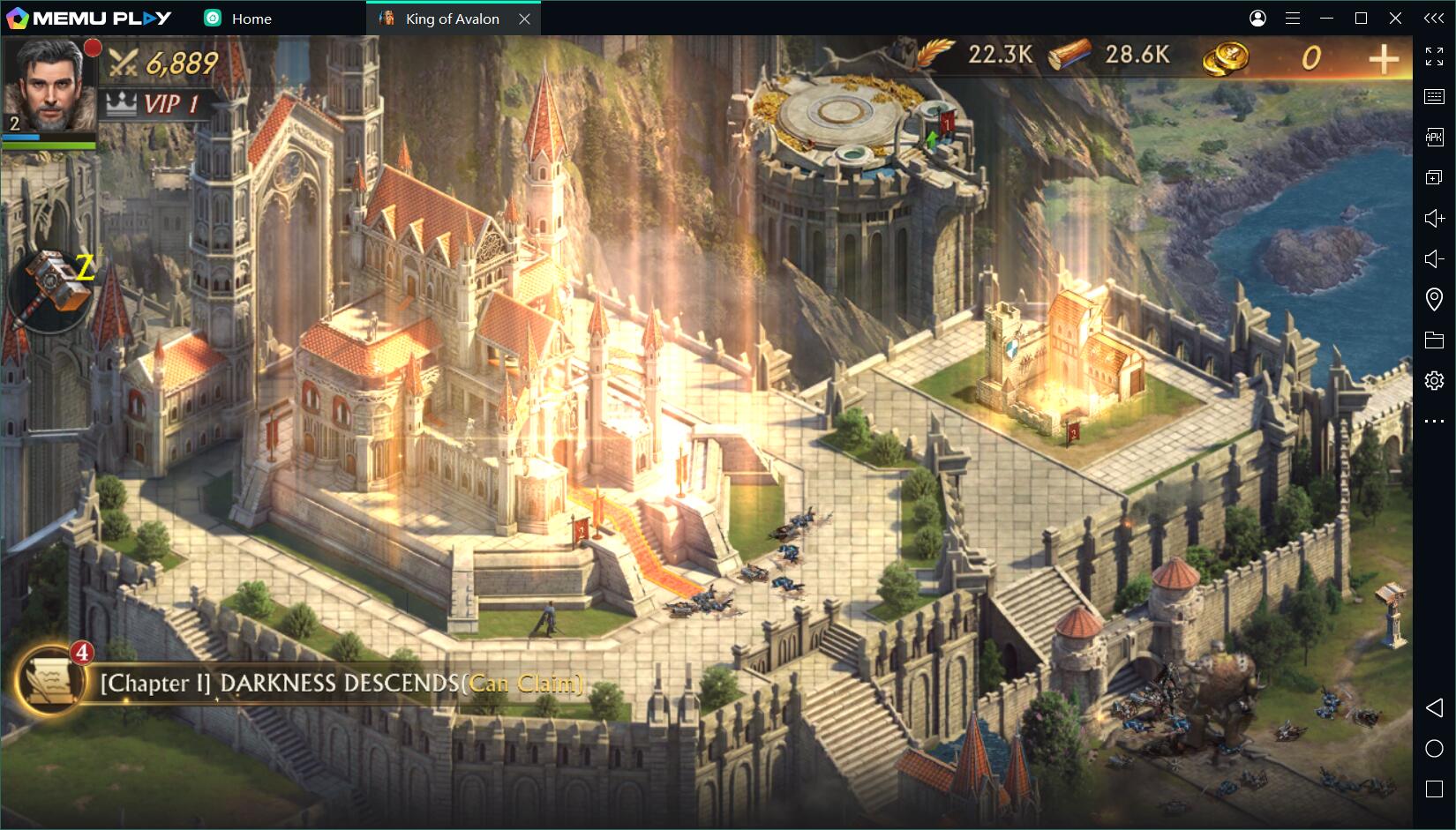Image resolution: width=1456 pixels, height=830 pixels.
Task: Open emulator settings gear
Action: [1434, 380]
